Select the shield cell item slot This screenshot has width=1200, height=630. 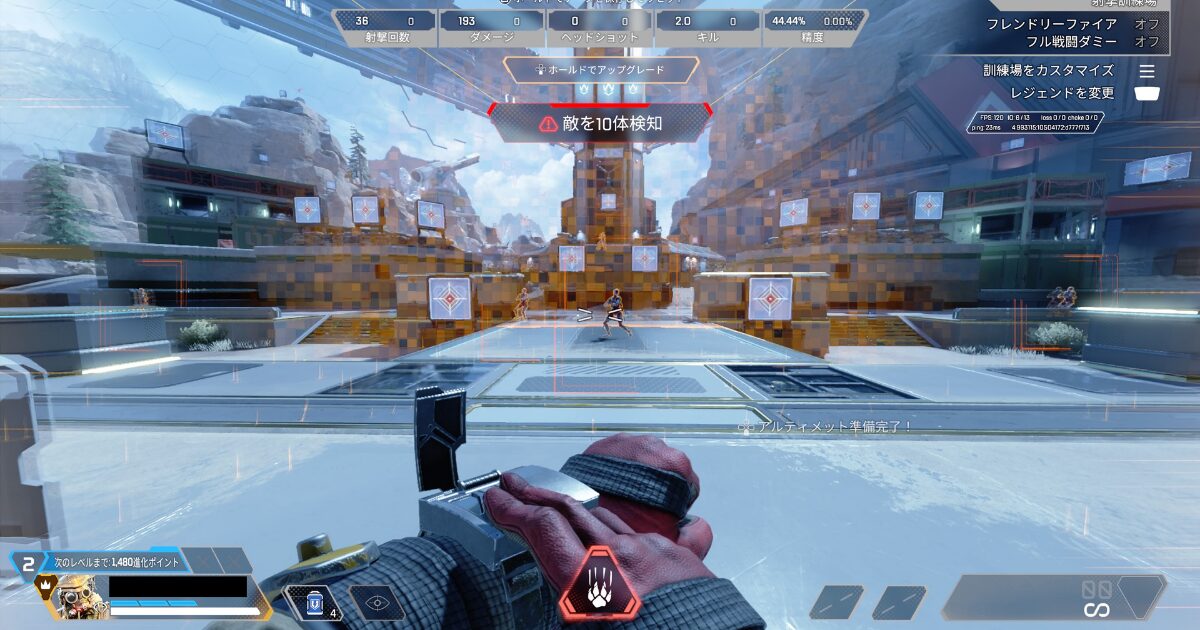(316, 602)
